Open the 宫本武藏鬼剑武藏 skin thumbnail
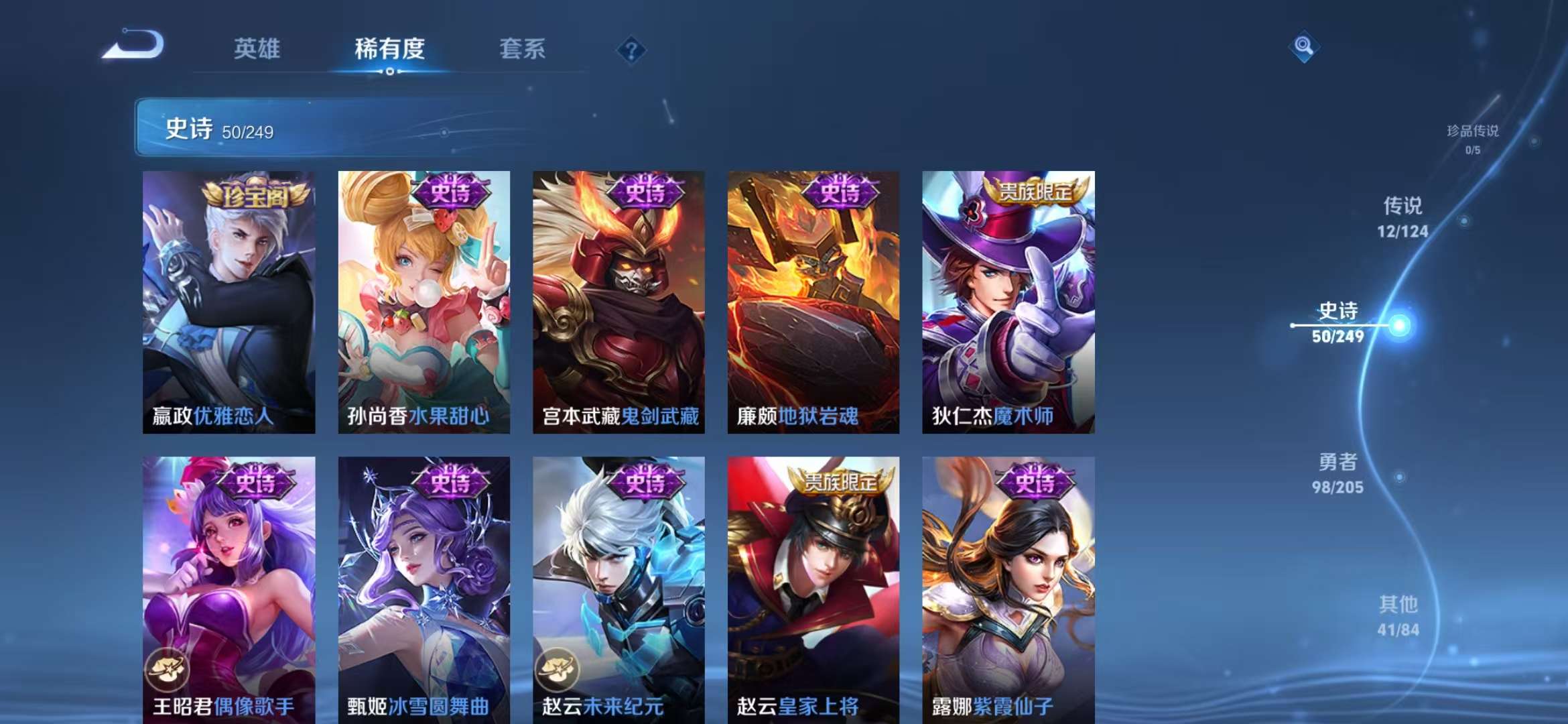This screenshot has height=724, width=1568. (x=616, y=302)
